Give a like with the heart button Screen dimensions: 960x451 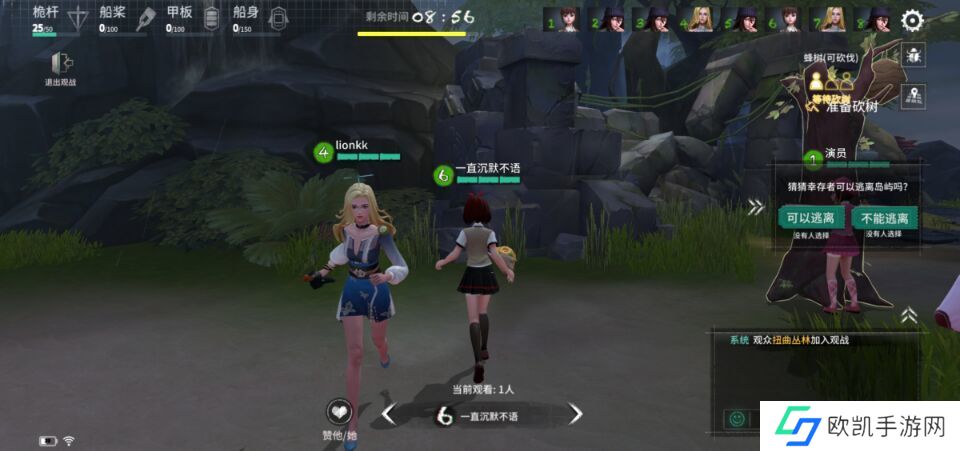pos(340,412)
